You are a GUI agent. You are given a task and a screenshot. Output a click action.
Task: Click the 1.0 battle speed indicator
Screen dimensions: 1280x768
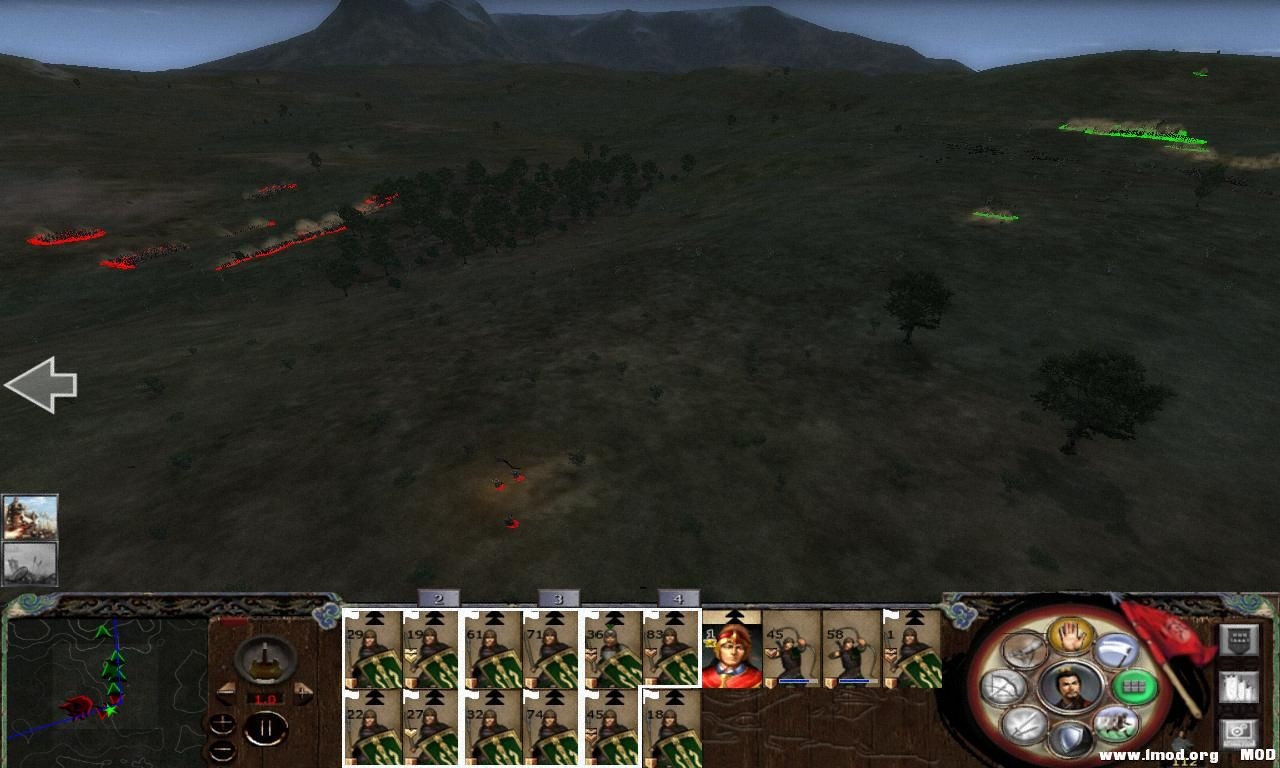(x=265, y=698)
